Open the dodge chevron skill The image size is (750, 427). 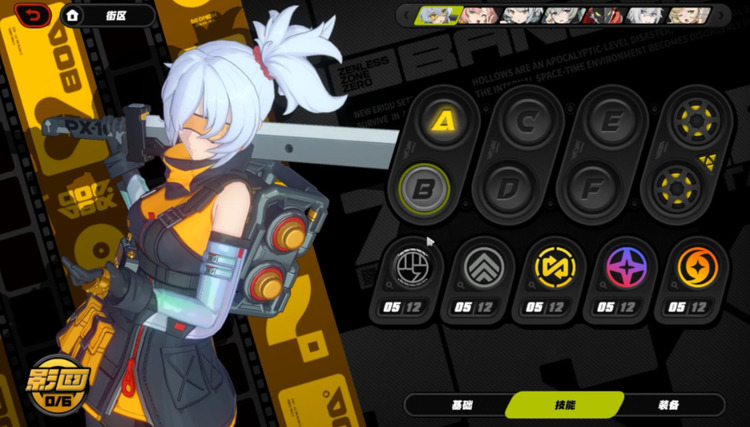click(x=478, y=267)
